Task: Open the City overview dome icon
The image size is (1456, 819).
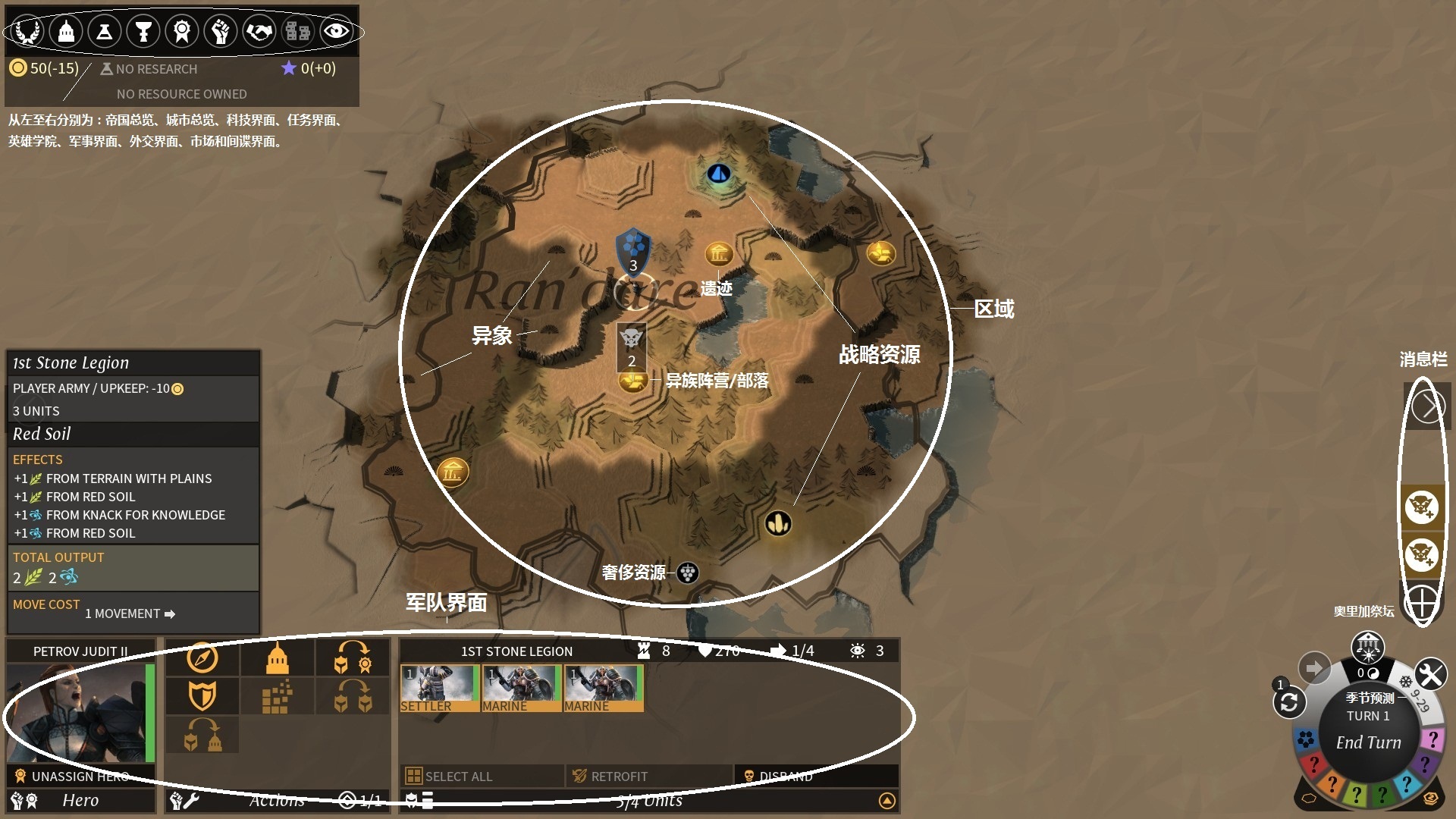Action: point(66,32)
